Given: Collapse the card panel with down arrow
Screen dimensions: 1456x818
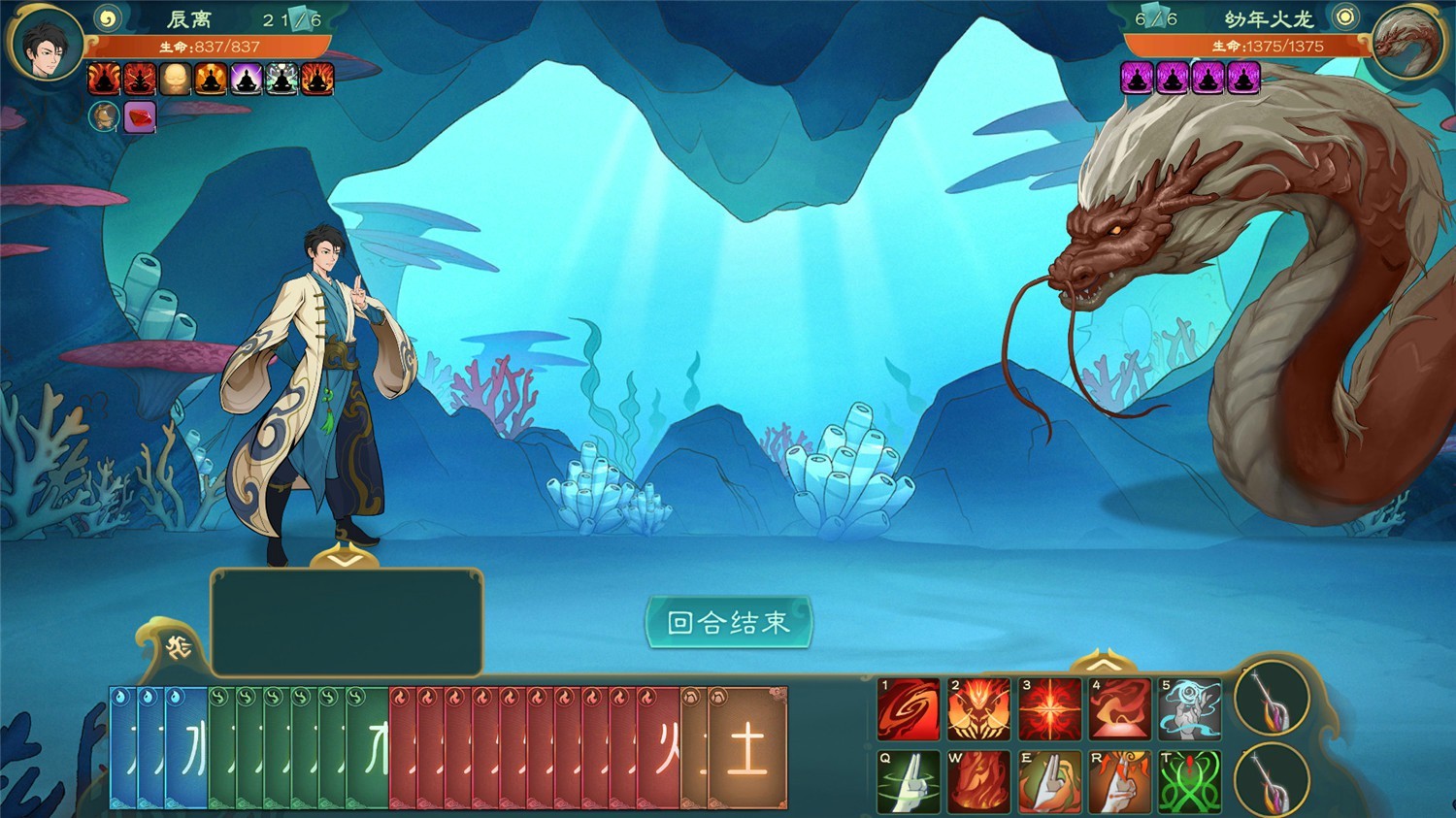Looking at the screenshot, I should [x=346, y=561].
